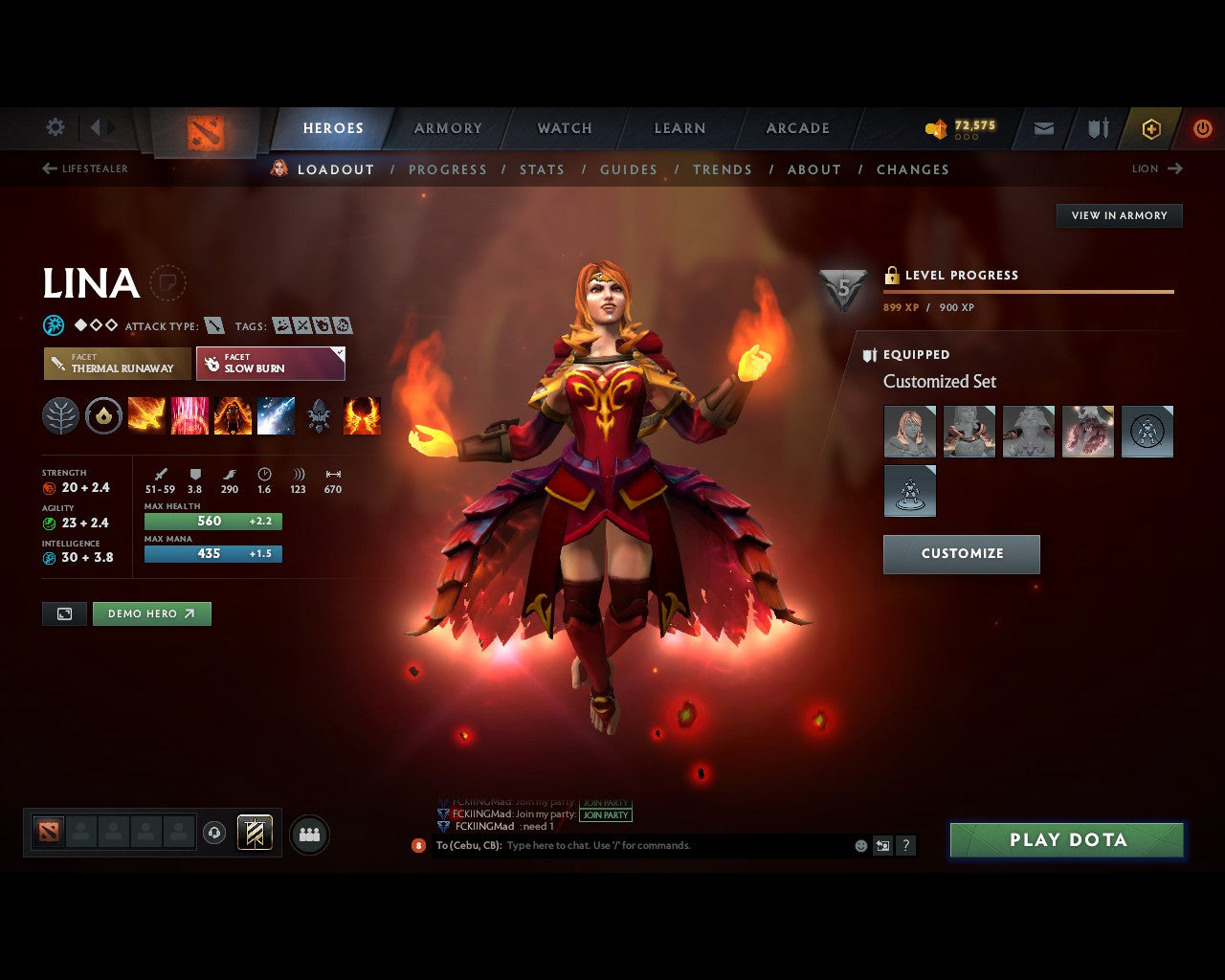
Task: Open the ARMORY menu item
Action: [446, 127]
